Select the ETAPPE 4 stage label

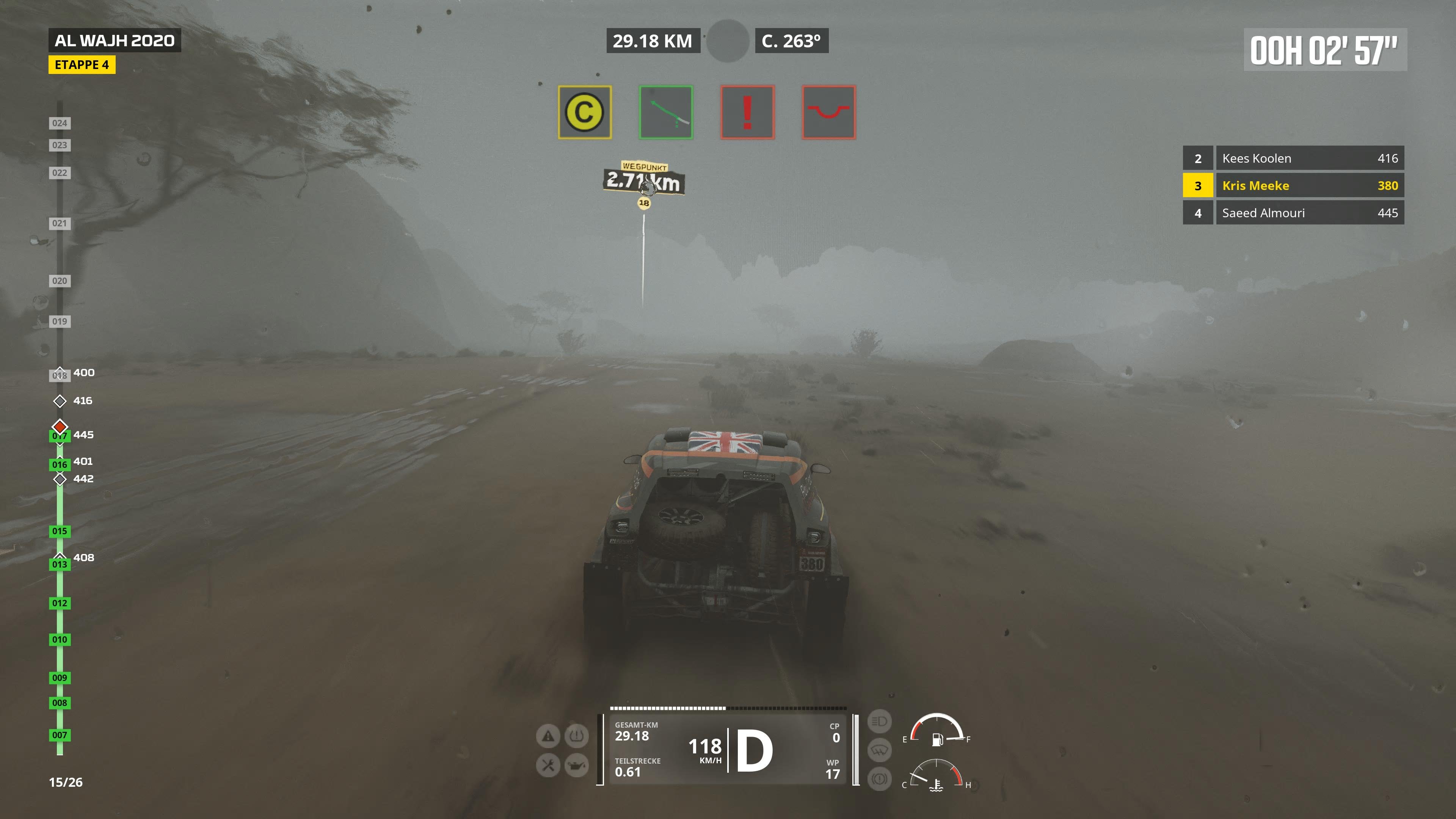[82, 65]
